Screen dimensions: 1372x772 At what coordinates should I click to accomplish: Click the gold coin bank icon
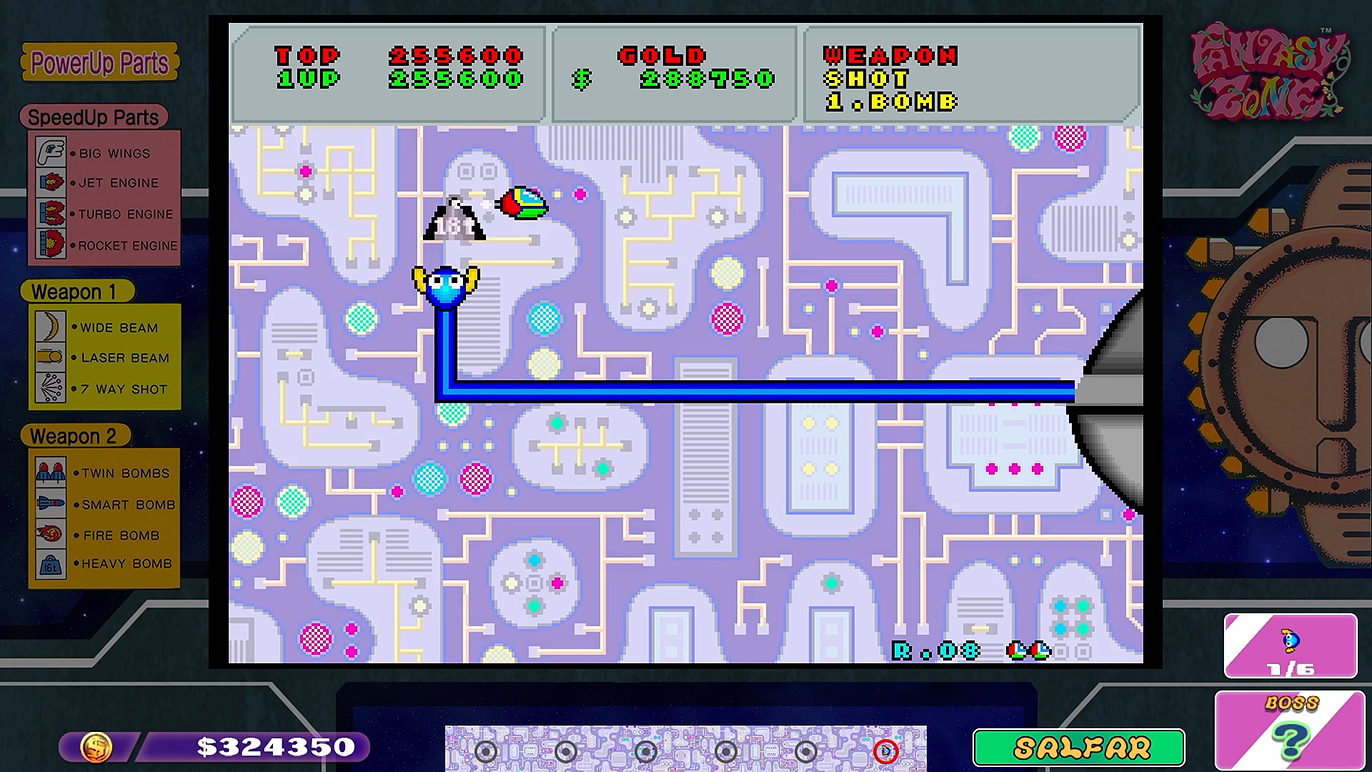[96, 747]
